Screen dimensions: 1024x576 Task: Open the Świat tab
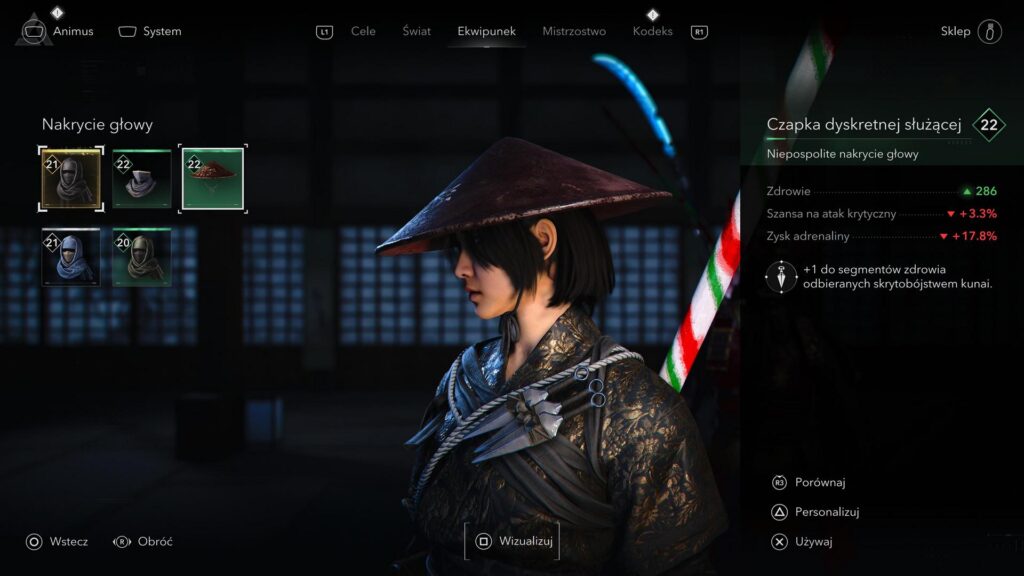[417, 31]
